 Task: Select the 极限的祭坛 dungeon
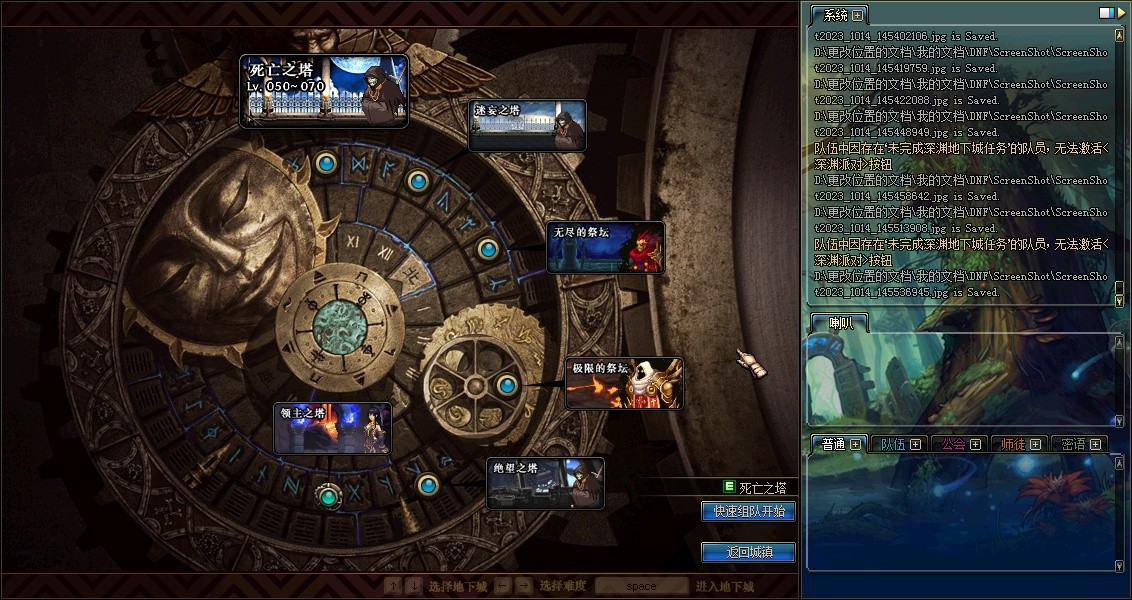(624, 383)
